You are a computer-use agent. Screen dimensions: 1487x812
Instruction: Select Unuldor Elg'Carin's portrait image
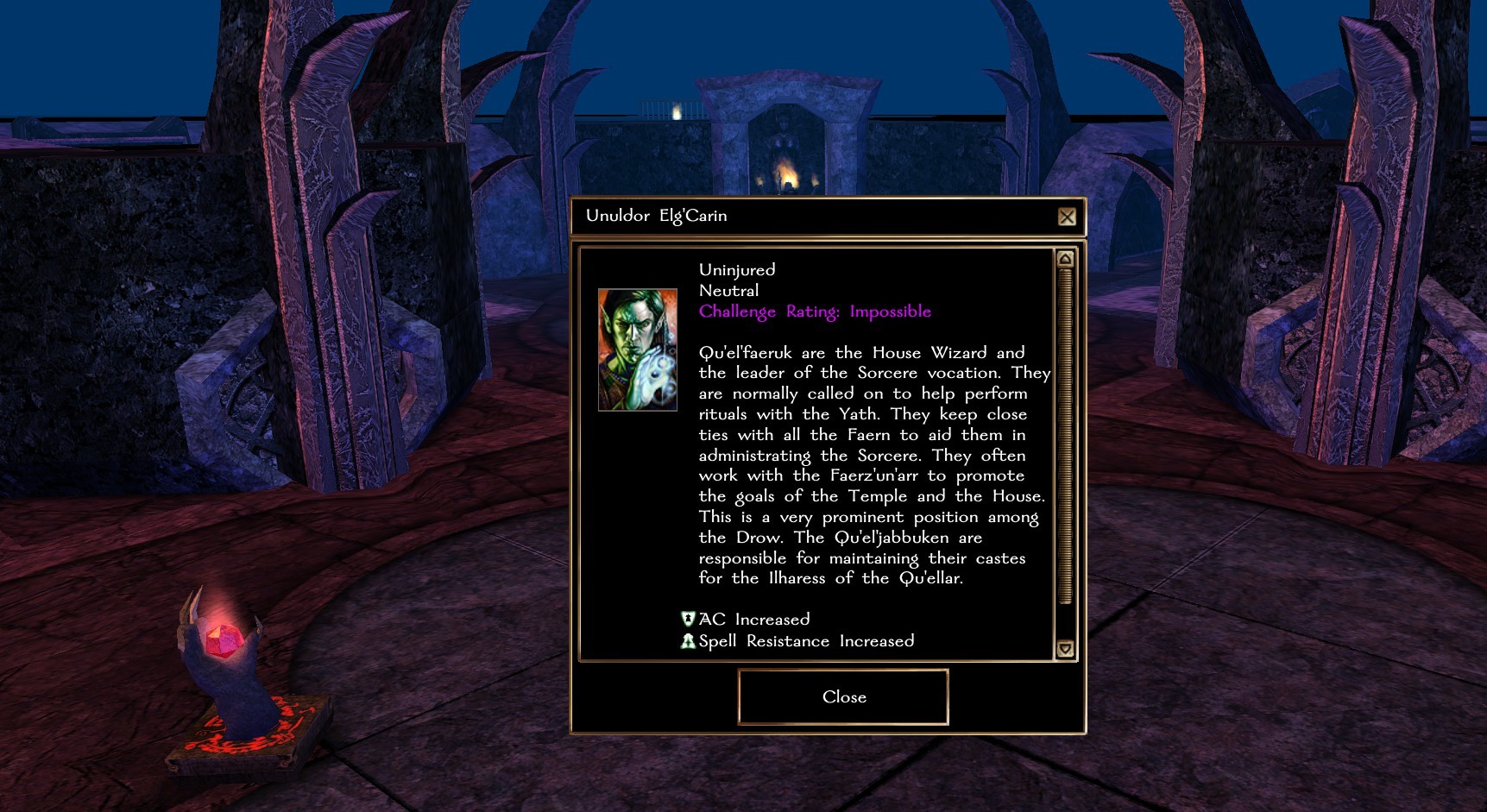(x=637, y=350)
